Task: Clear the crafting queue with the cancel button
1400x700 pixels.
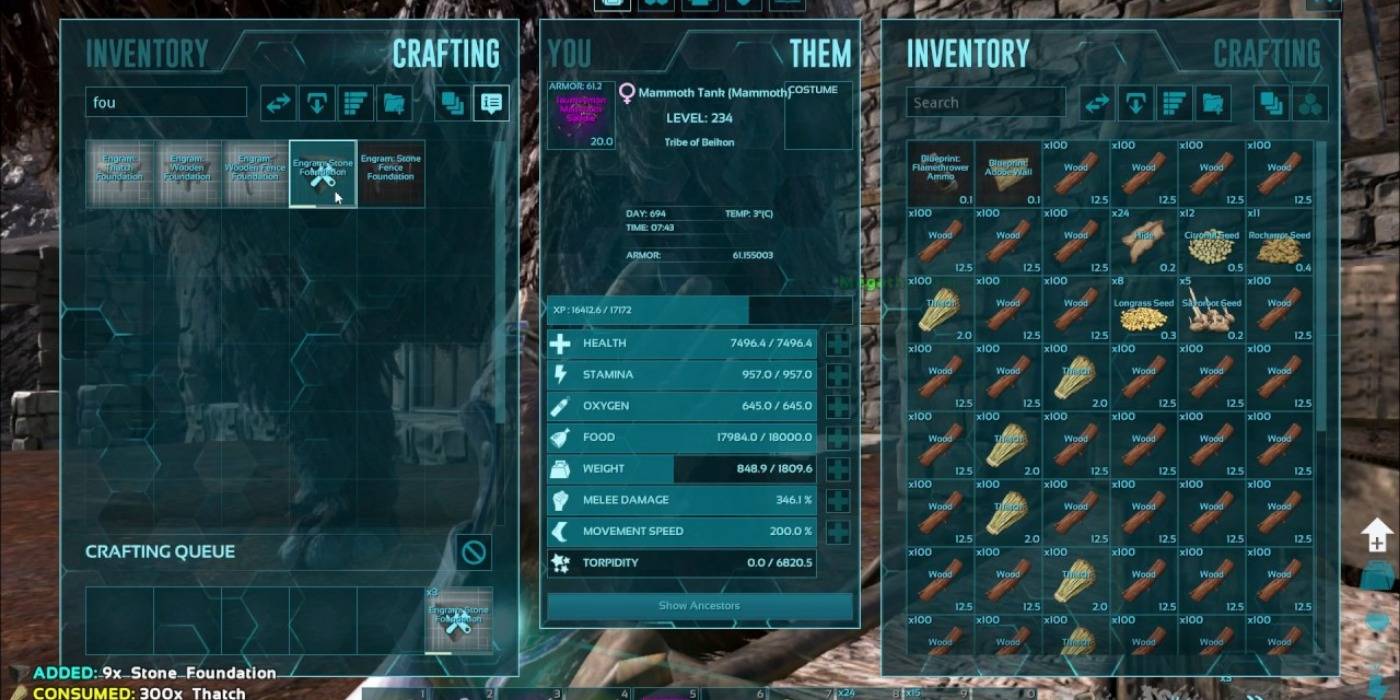Action: [x=474, y=551]
